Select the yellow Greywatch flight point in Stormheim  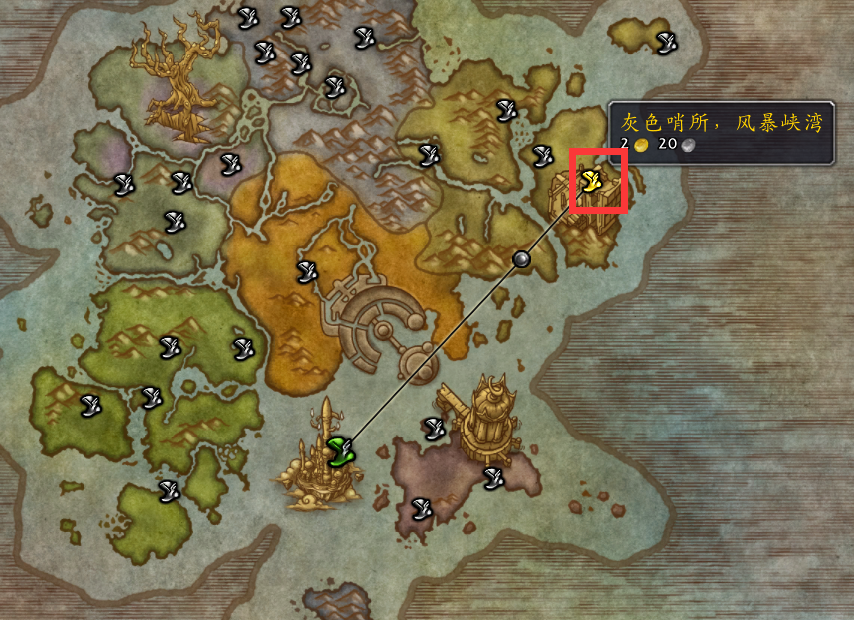click(x=591, y=180)
